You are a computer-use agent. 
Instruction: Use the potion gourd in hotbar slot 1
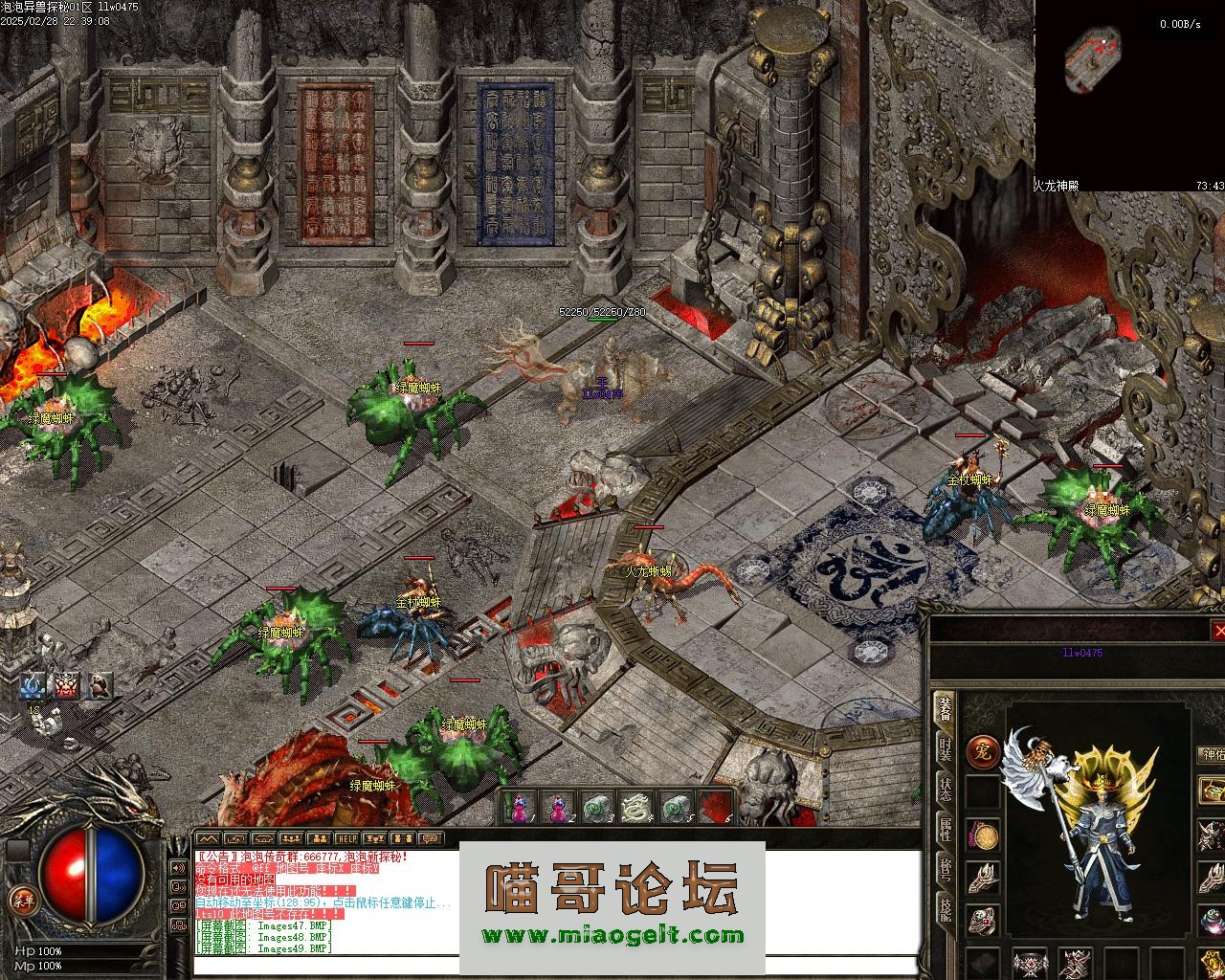[520, 808]
